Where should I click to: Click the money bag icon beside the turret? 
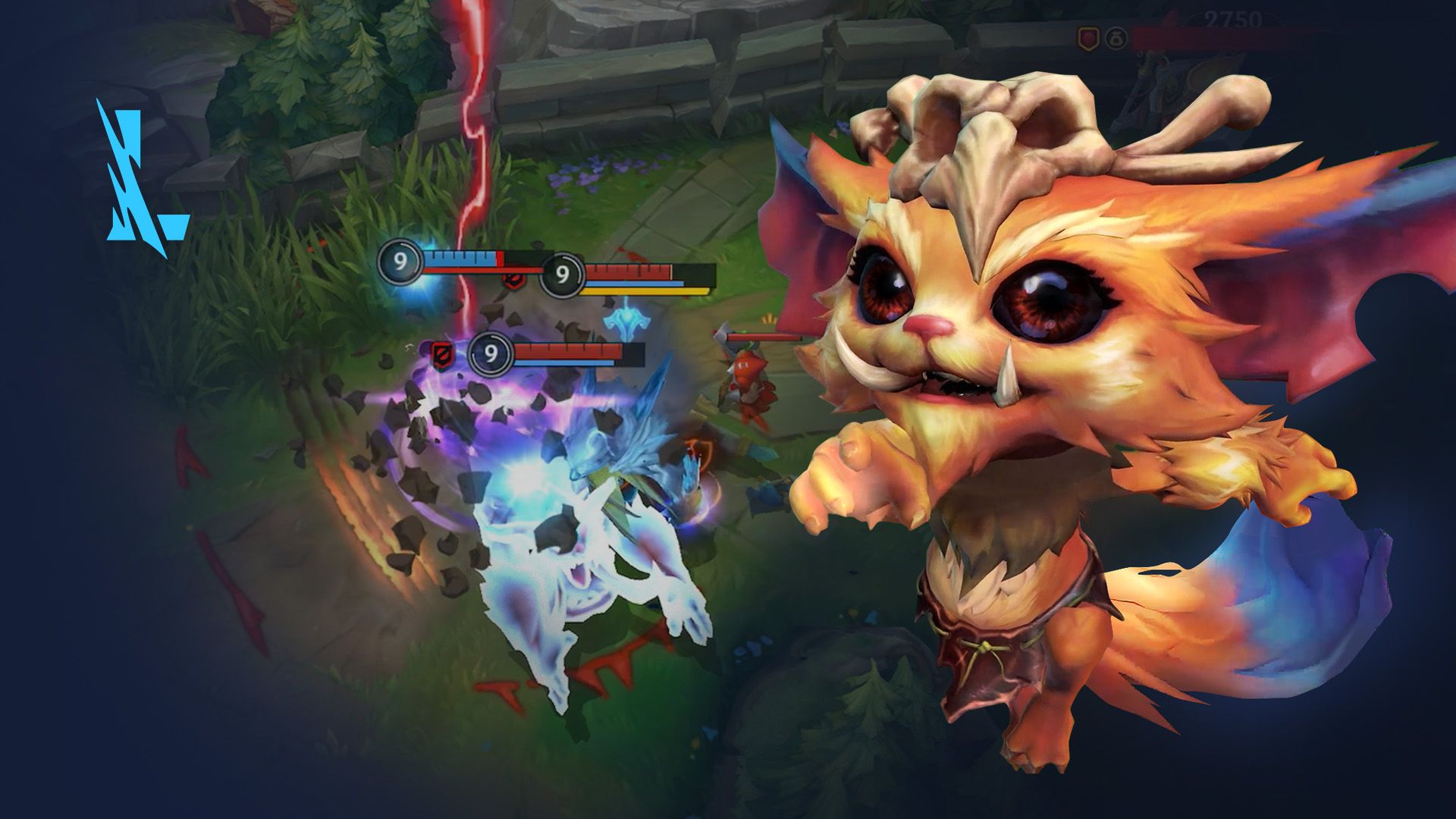tap(1116, 39)
